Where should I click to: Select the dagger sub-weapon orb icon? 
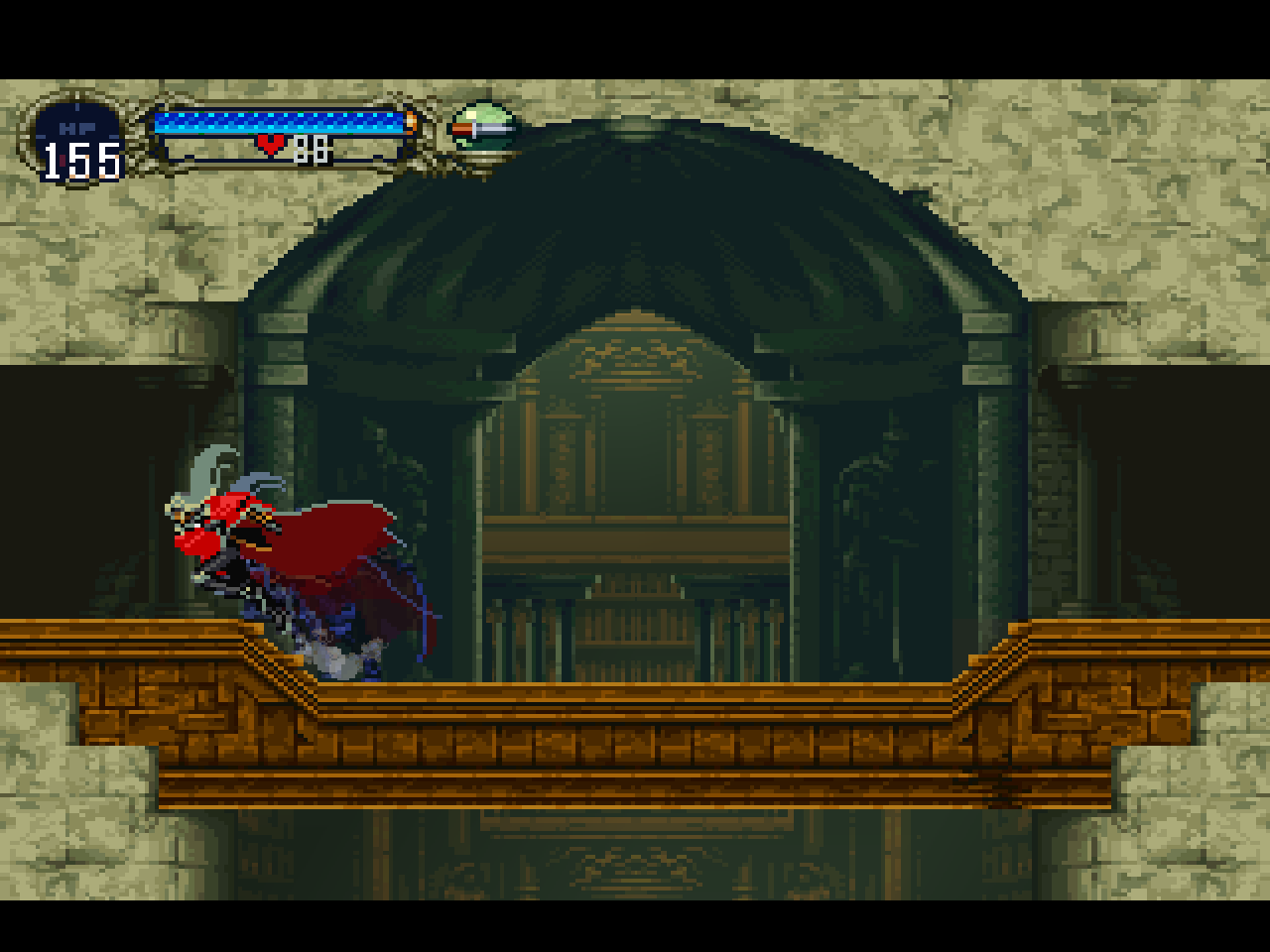pos(482,129)
